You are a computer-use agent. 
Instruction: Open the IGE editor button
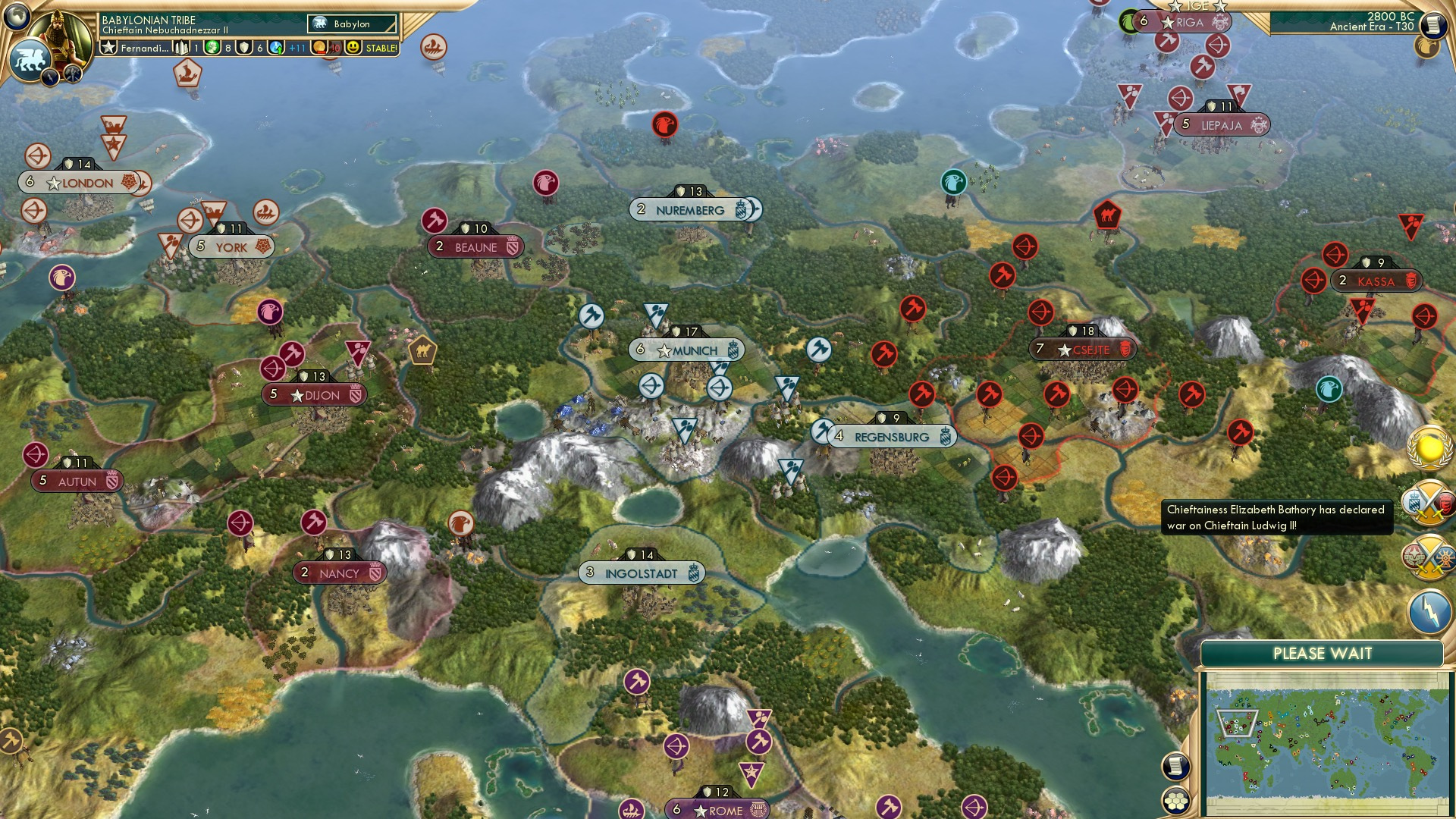[x=1198, y=8]
